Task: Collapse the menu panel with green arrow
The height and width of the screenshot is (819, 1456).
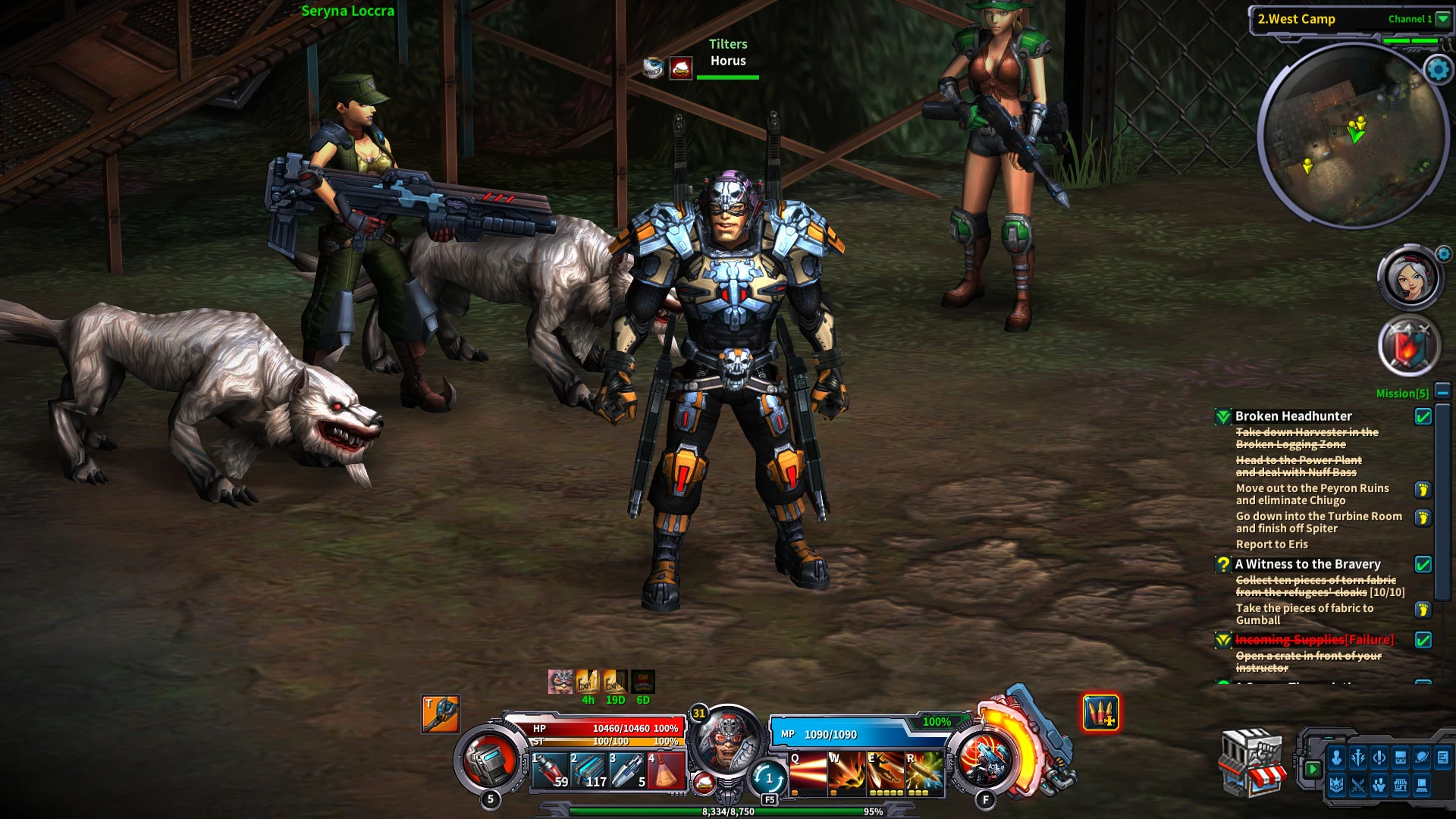Action: [x=1313, y=769]
